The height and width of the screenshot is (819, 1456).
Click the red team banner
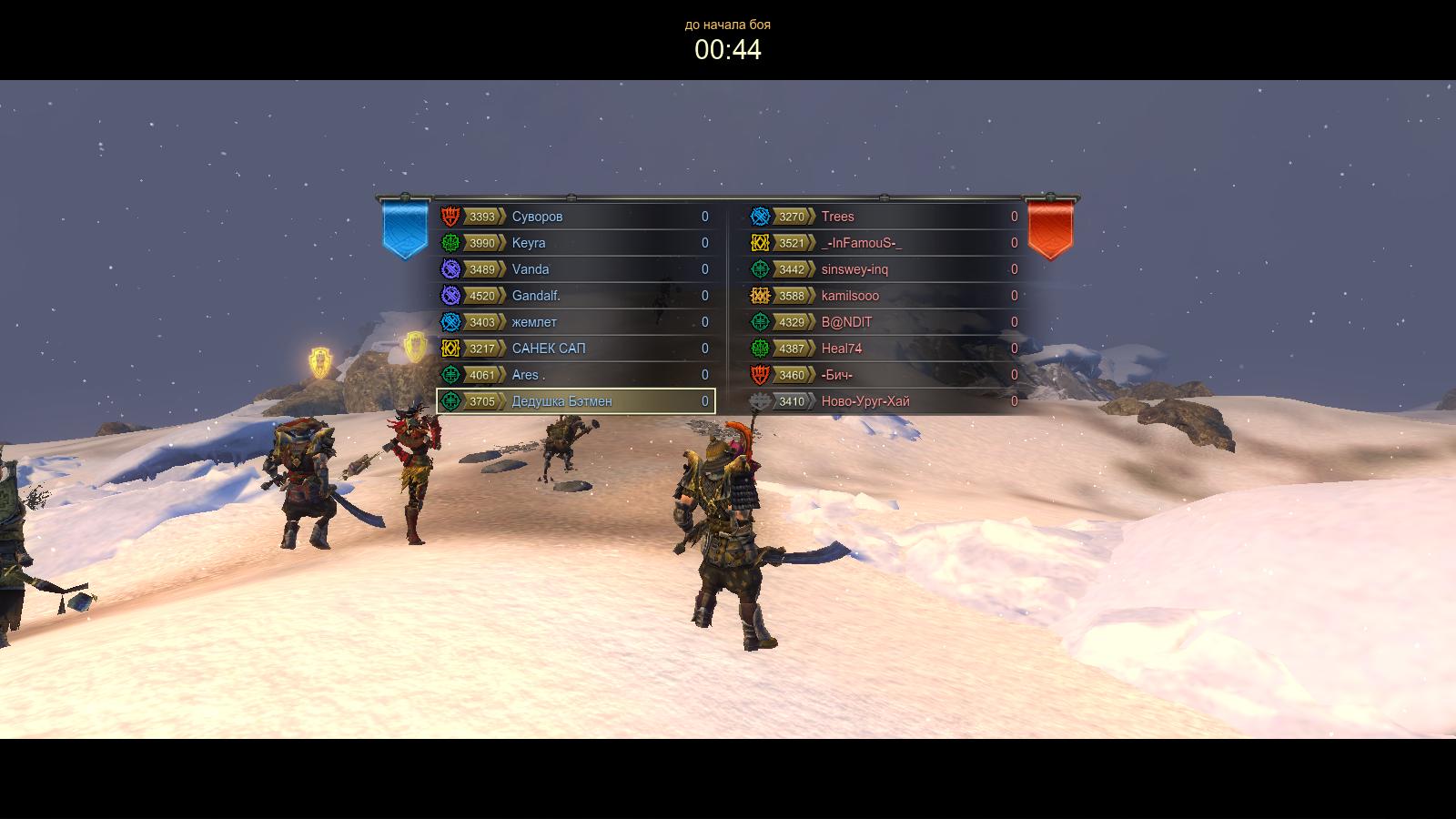1050,227
